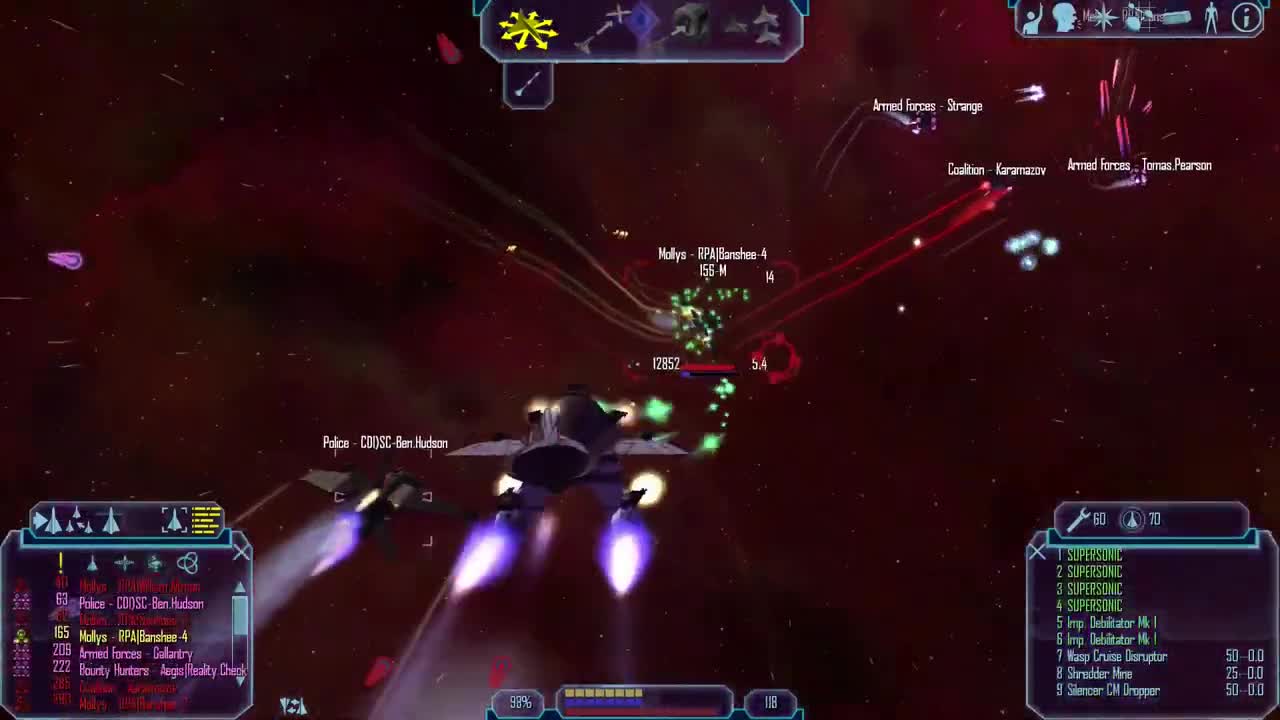Toggle the ship filter icon above target list
This screenshot has height=720, width=1280.
[92, 564]
